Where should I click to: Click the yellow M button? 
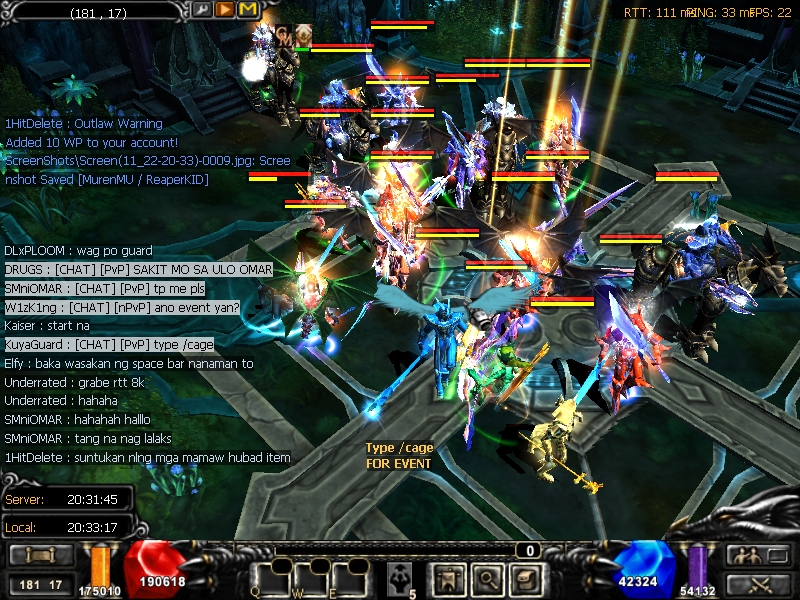(x=247, y=10)
